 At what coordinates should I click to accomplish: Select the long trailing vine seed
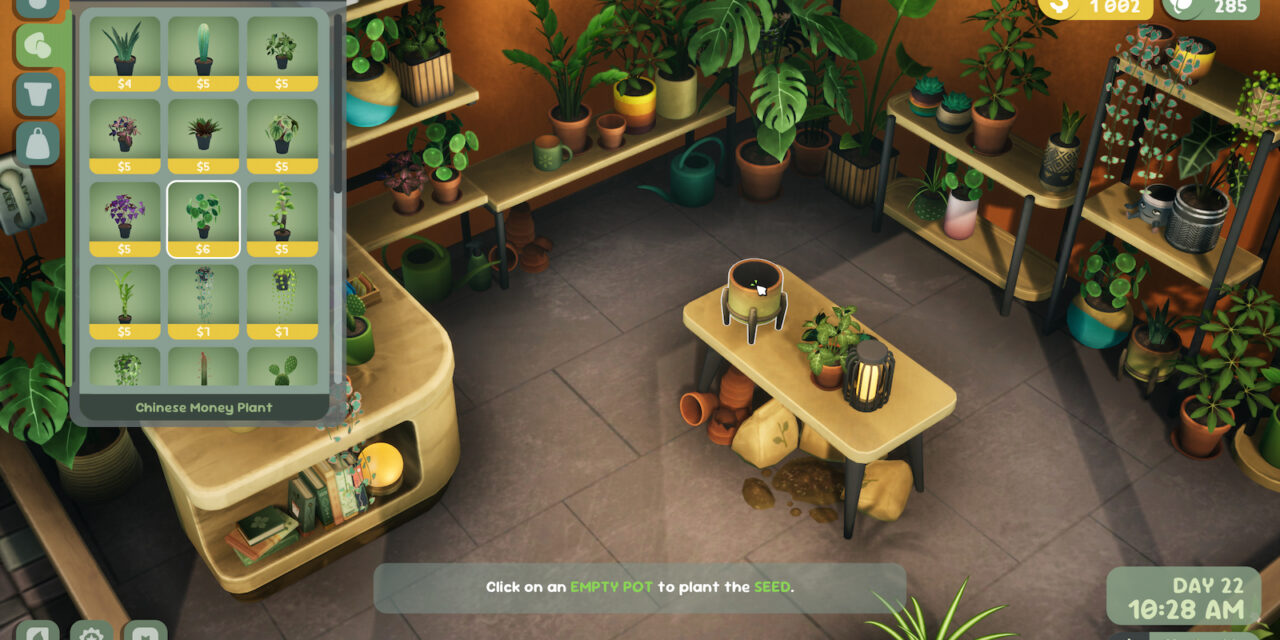pos(203,300)
